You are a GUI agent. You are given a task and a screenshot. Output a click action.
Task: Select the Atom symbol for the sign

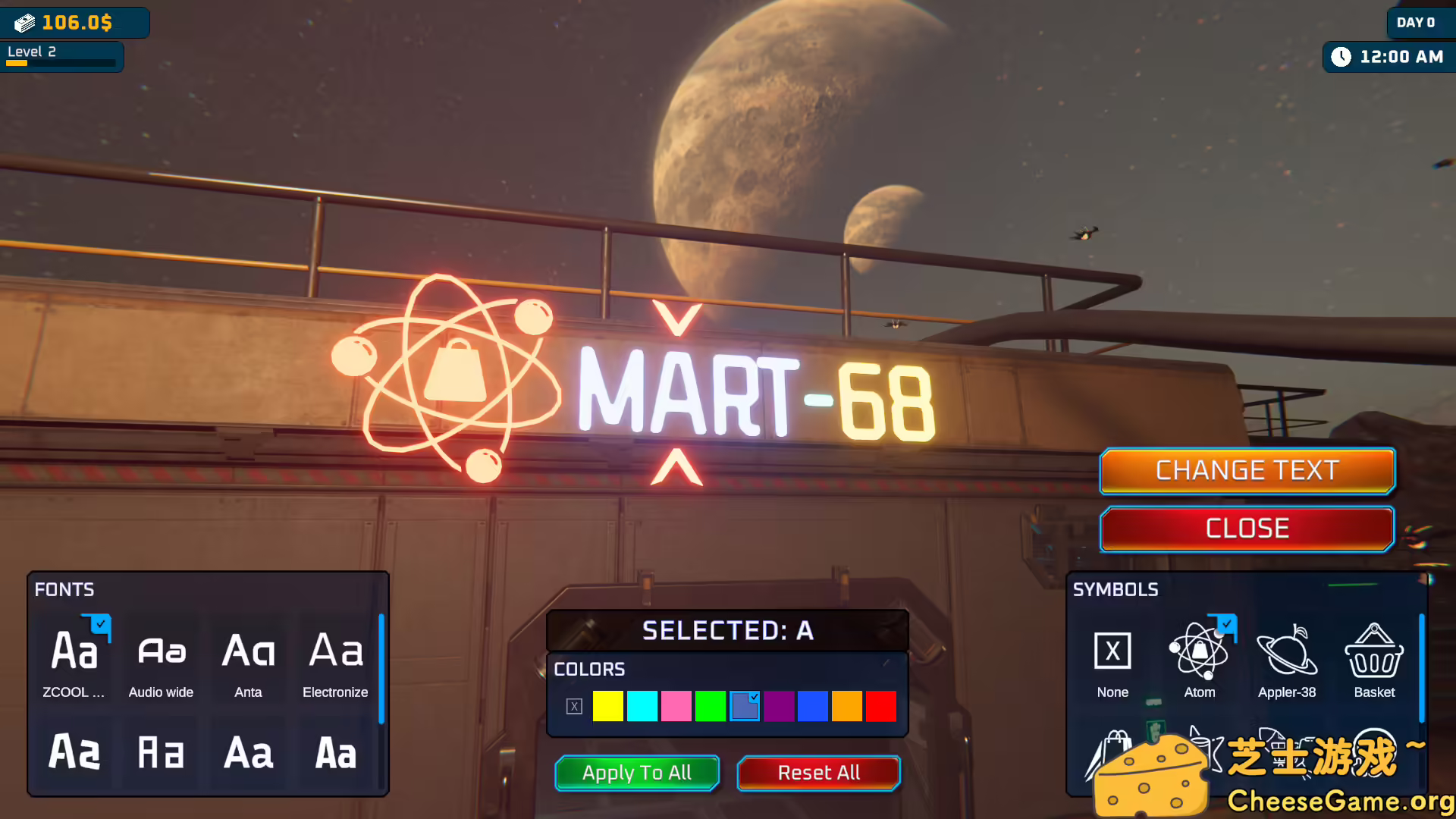pos(1199,650)
